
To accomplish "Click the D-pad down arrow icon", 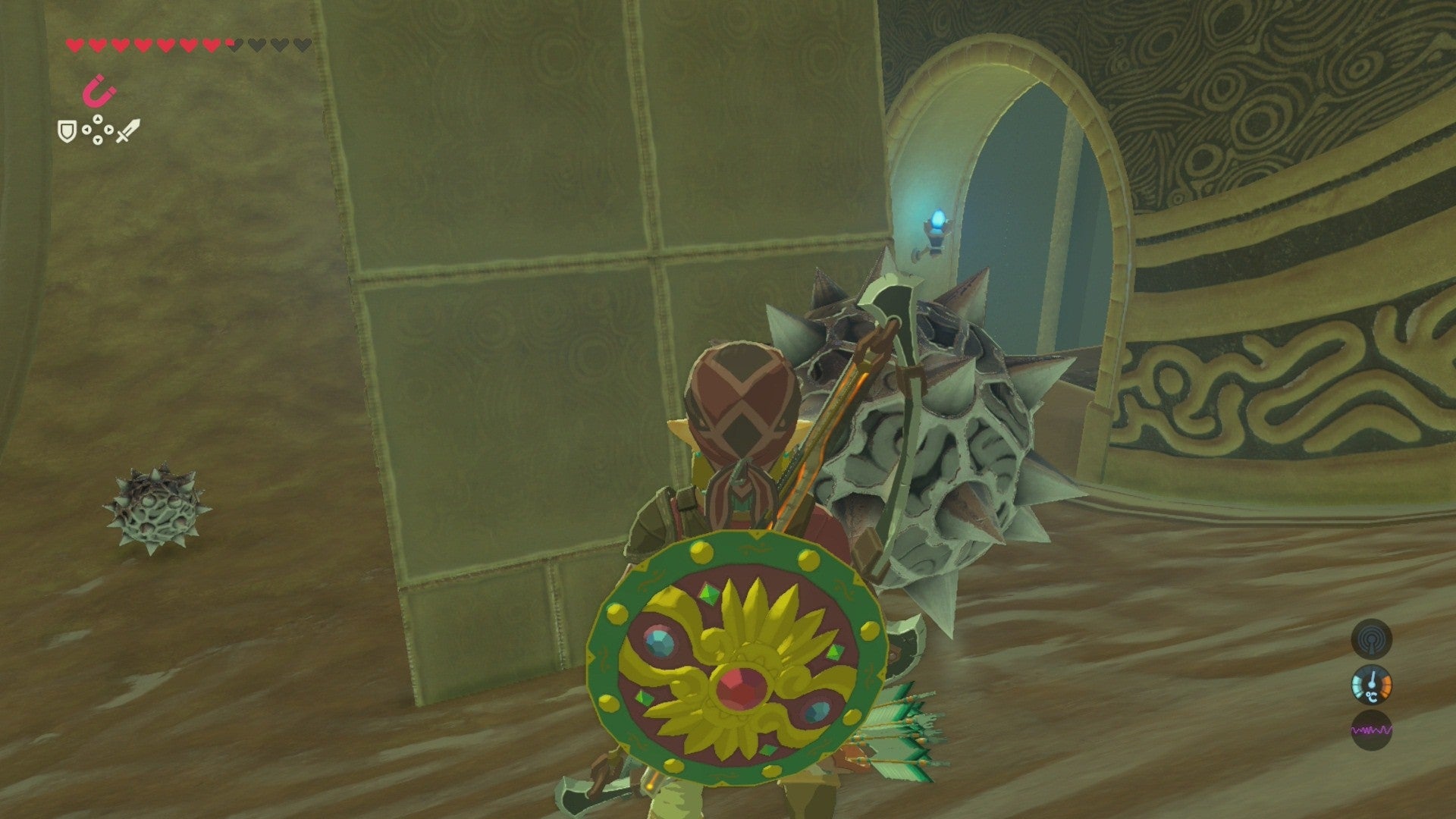I will pos(97,140).
